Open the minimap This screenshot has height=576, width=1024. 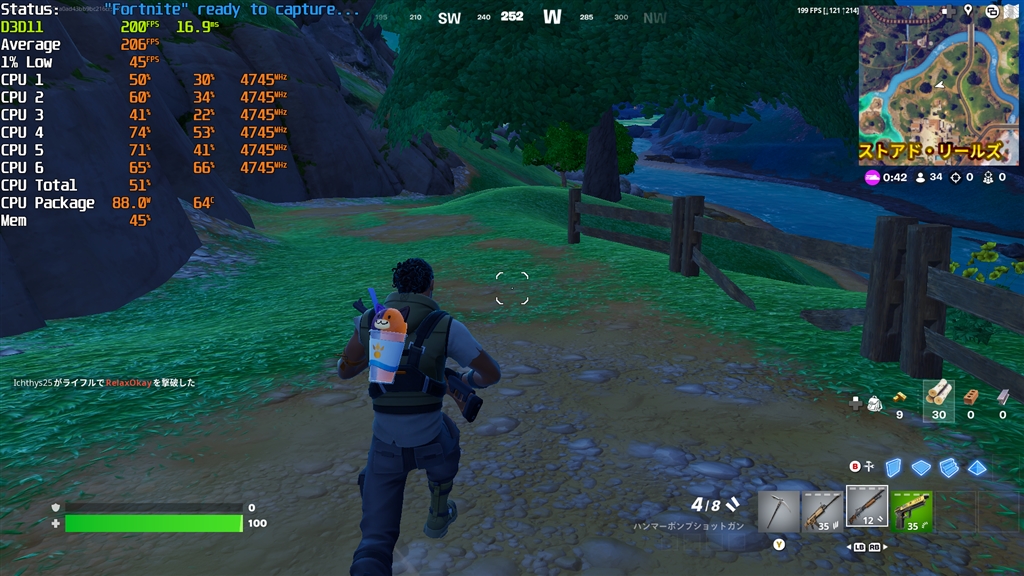pyautogui.click(x=938, y=85)
